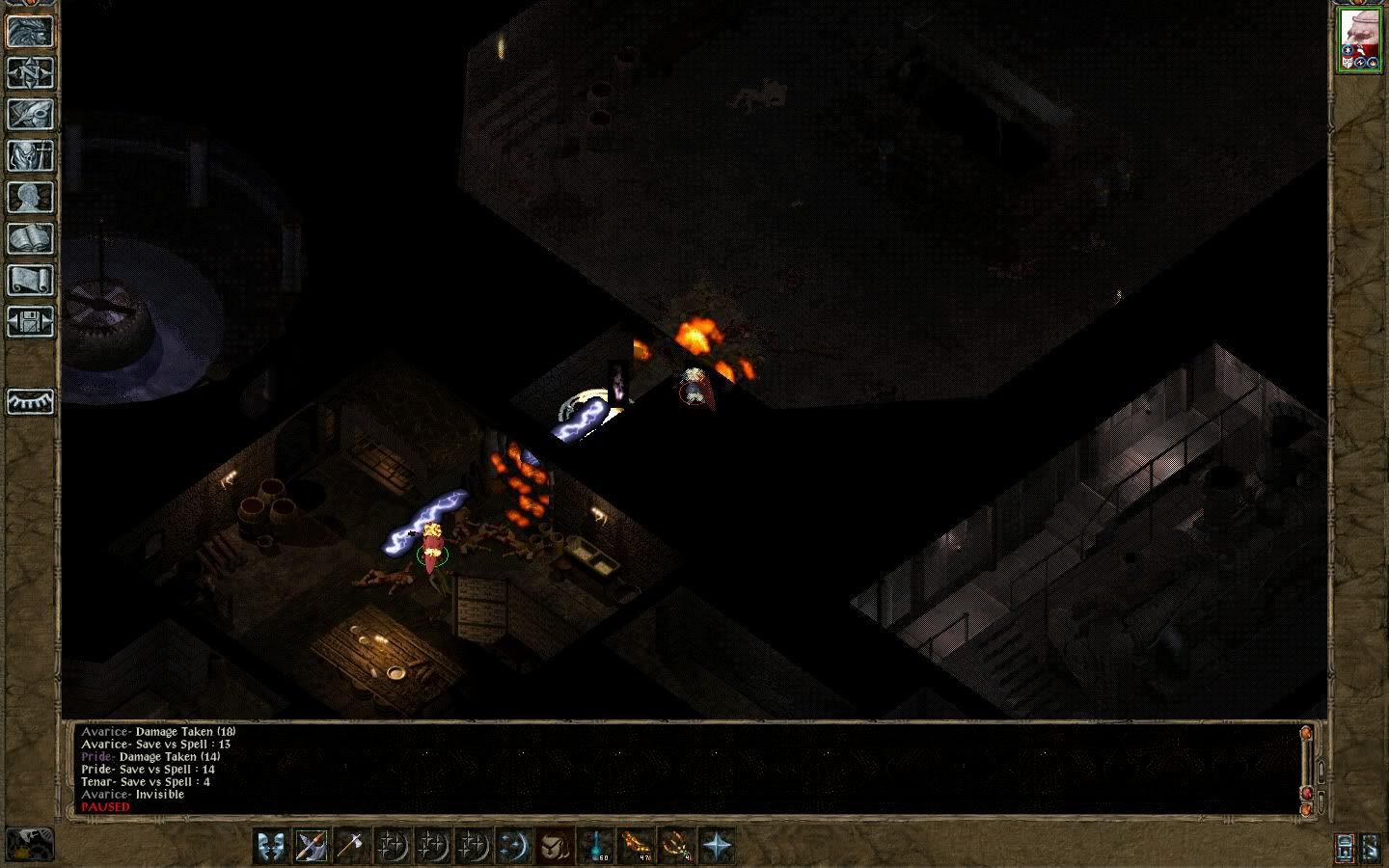Show the inventory screen

coord(30,155)
